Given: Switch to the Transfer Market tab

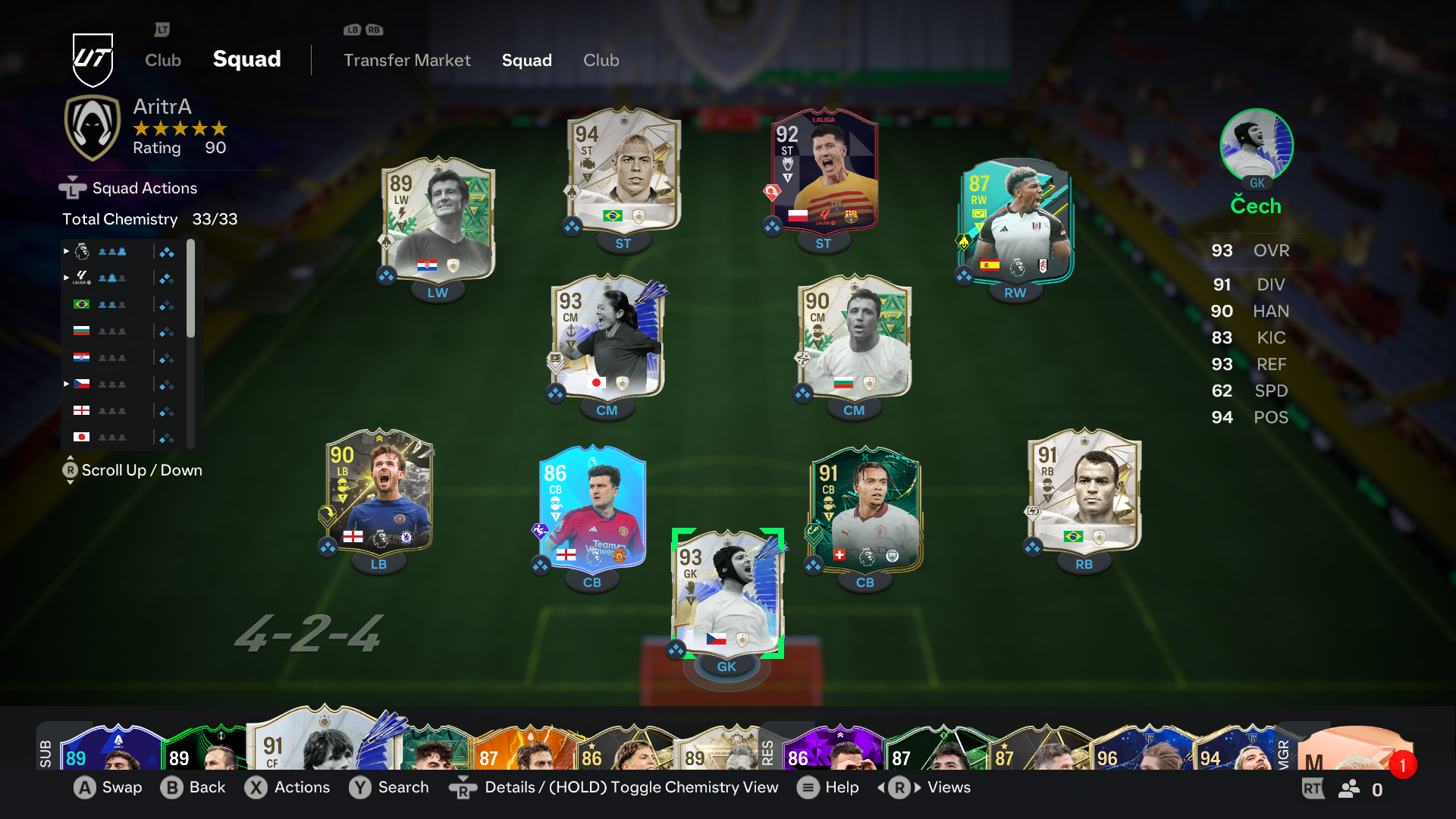Looking at the screenshot, I should pos(407,61).
